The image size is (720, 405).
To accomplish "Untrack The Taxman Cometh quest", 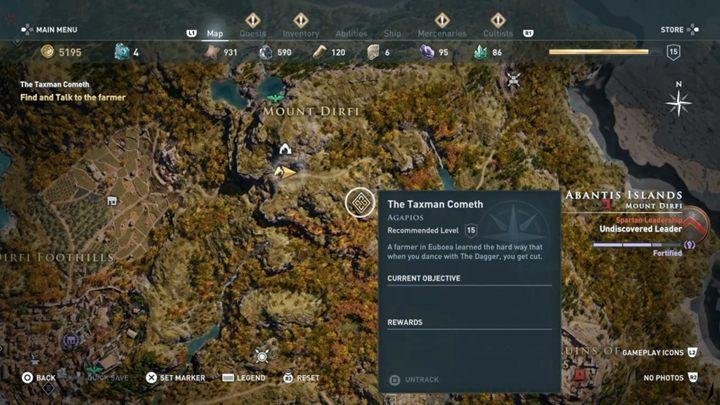I will pyautogui.click(x=419, y=379).
